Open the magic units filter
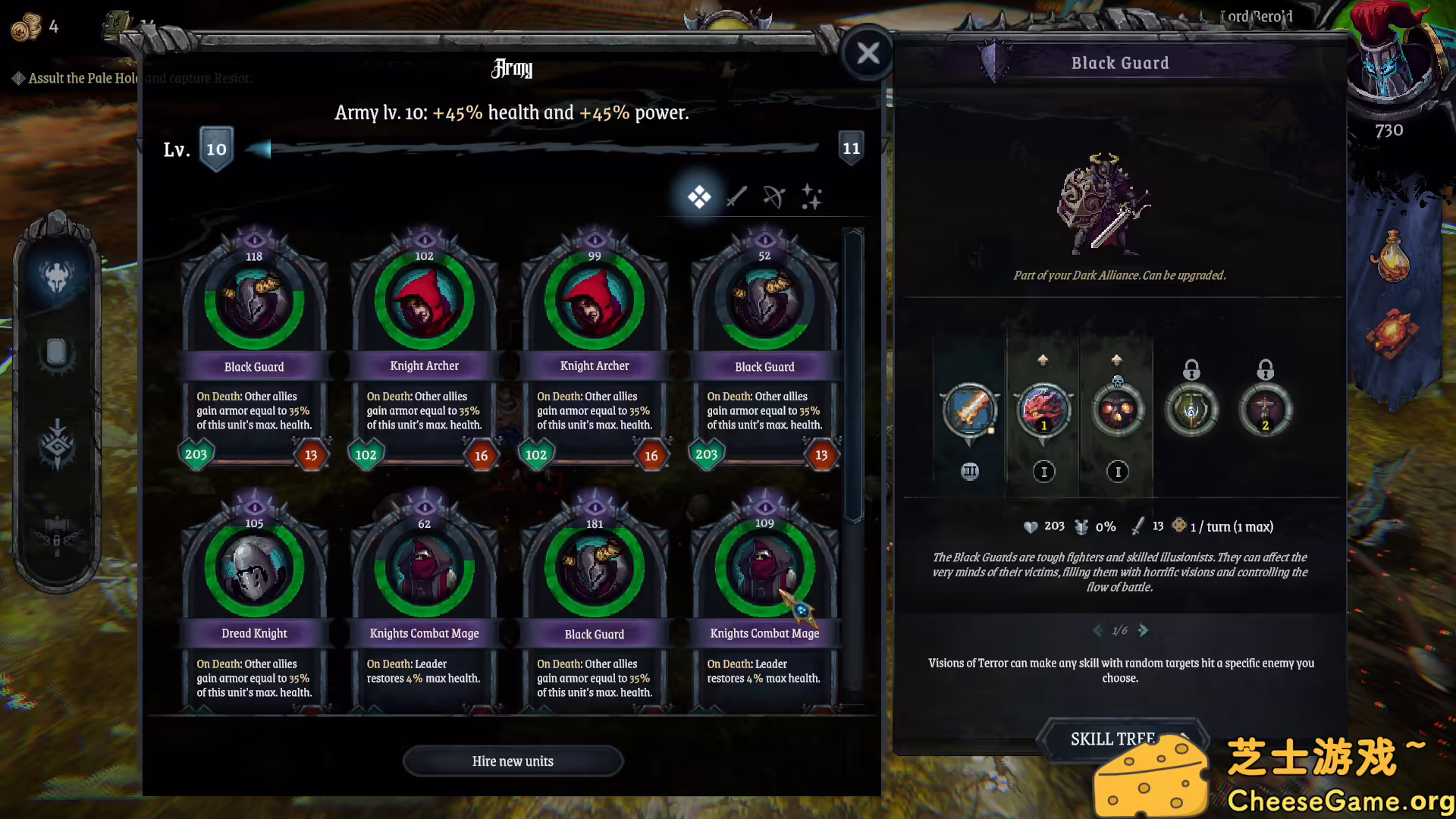The height and width of the screenshot is (819, 1456). 811,197
